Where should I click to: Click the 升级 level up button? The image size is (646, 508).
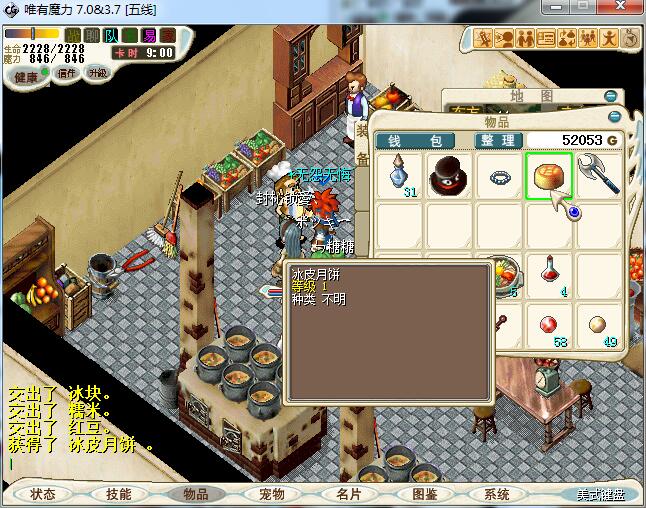(97, 73)
